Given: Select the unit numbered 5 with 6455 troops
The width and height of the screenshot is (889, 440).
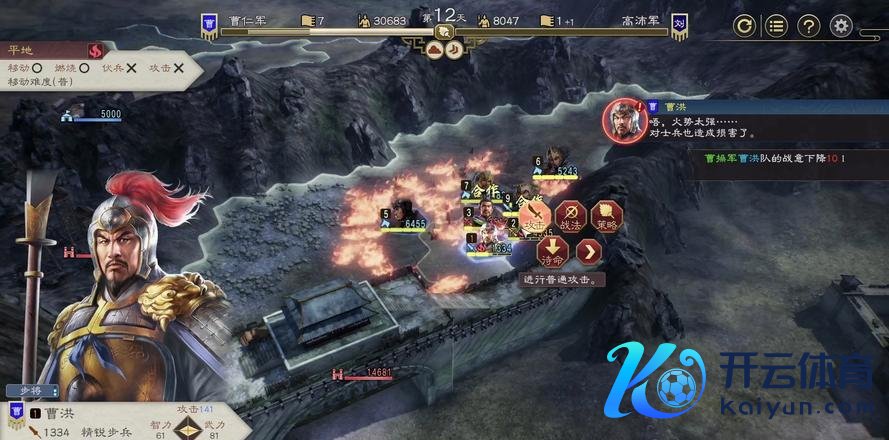Looking at the screenshot, I should point(401,211).
